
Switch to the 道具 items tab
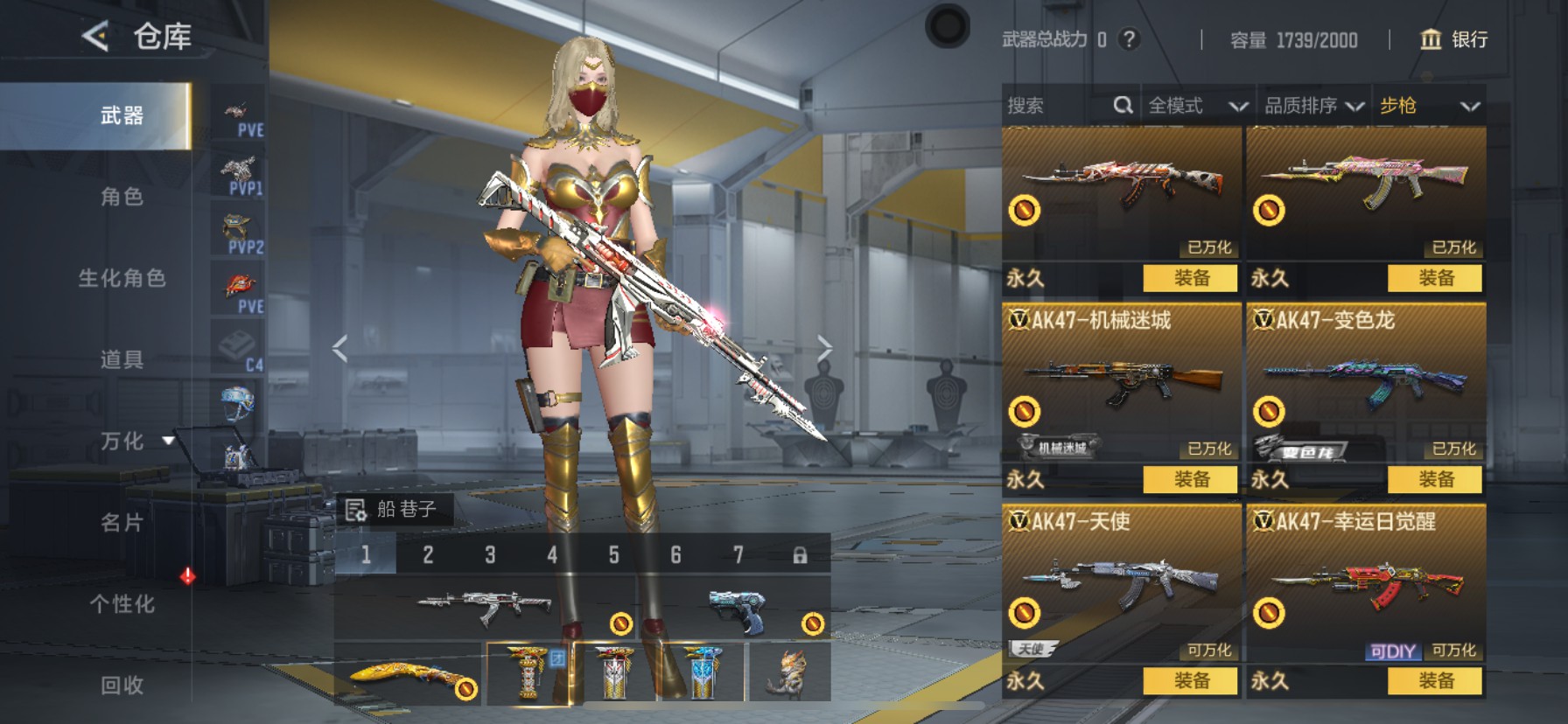coord(122,359)
